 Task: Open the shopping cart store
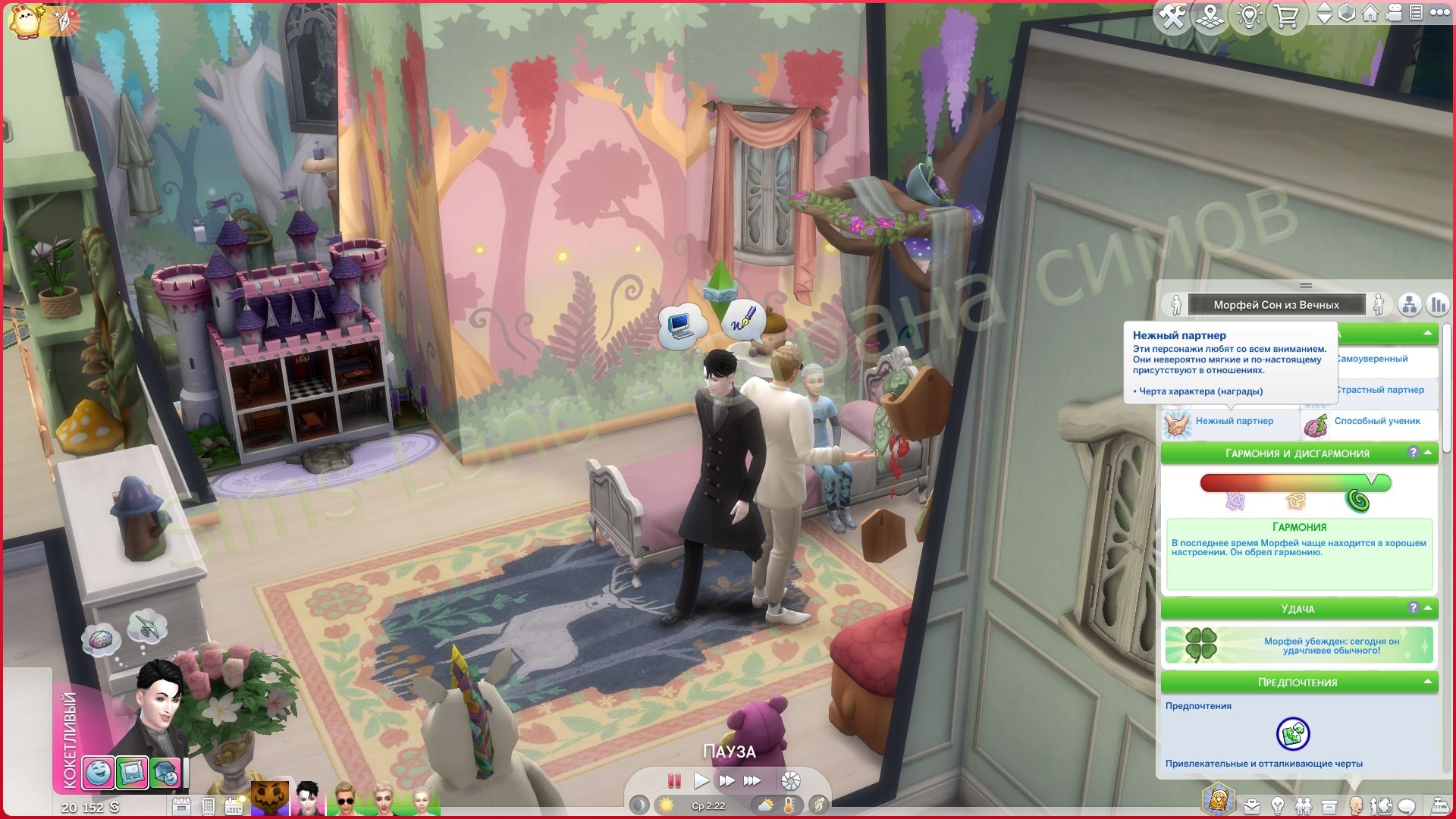coord(1287,17)
